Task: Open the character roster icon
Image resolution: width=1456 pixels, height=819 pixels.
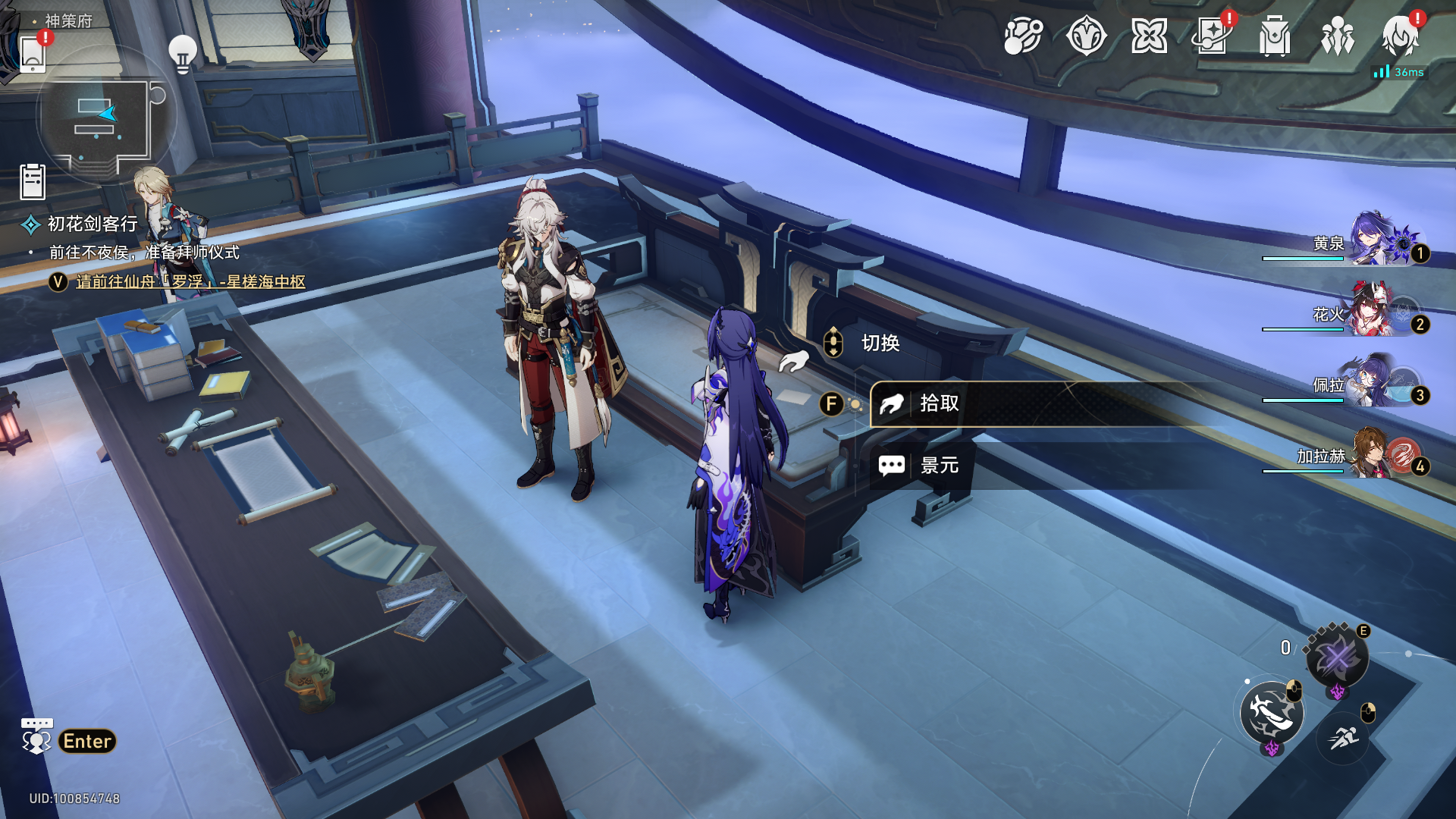Action: [x=1337, y=36]
